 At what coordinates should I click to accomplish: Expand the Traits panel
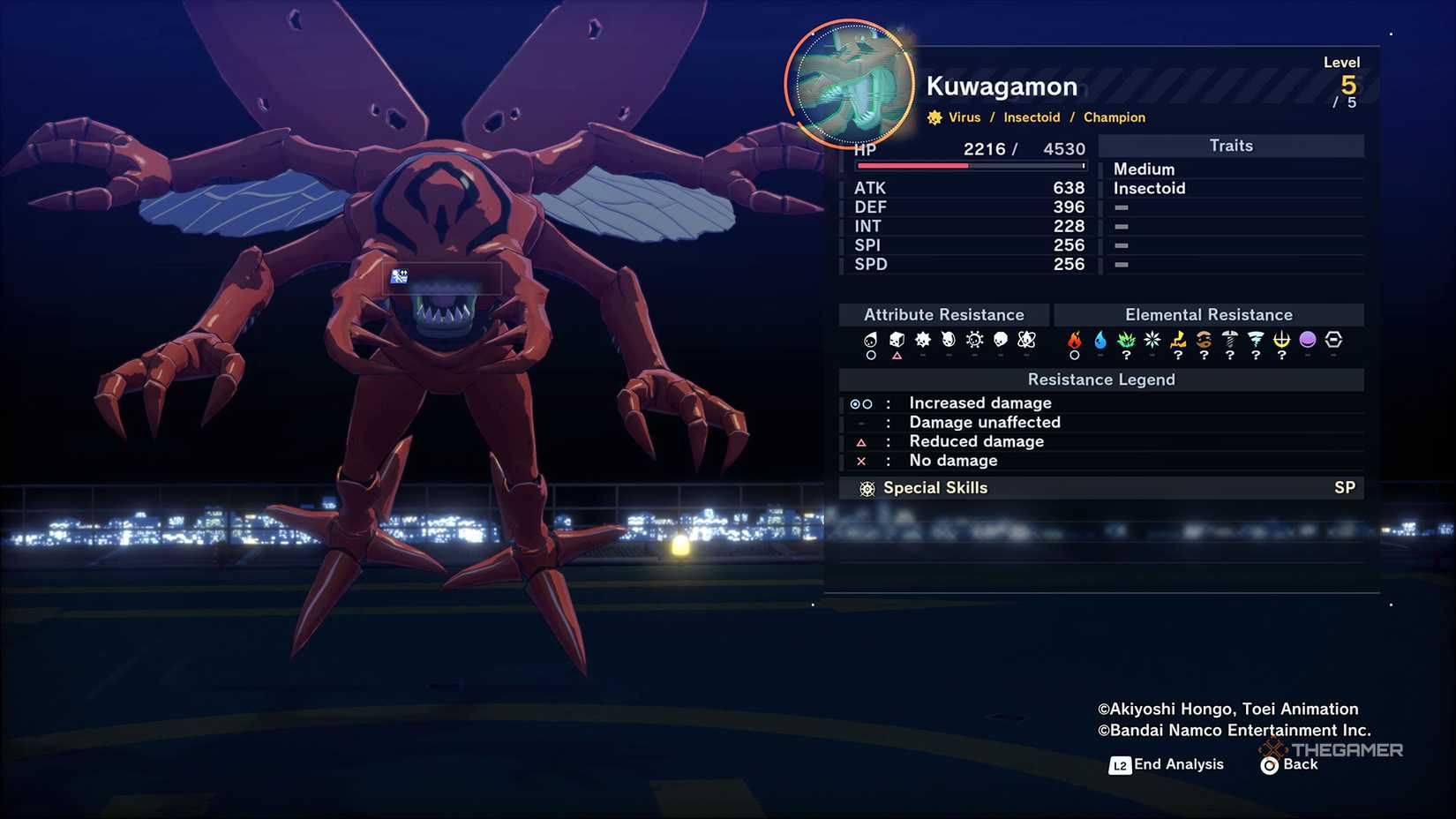1231,146
